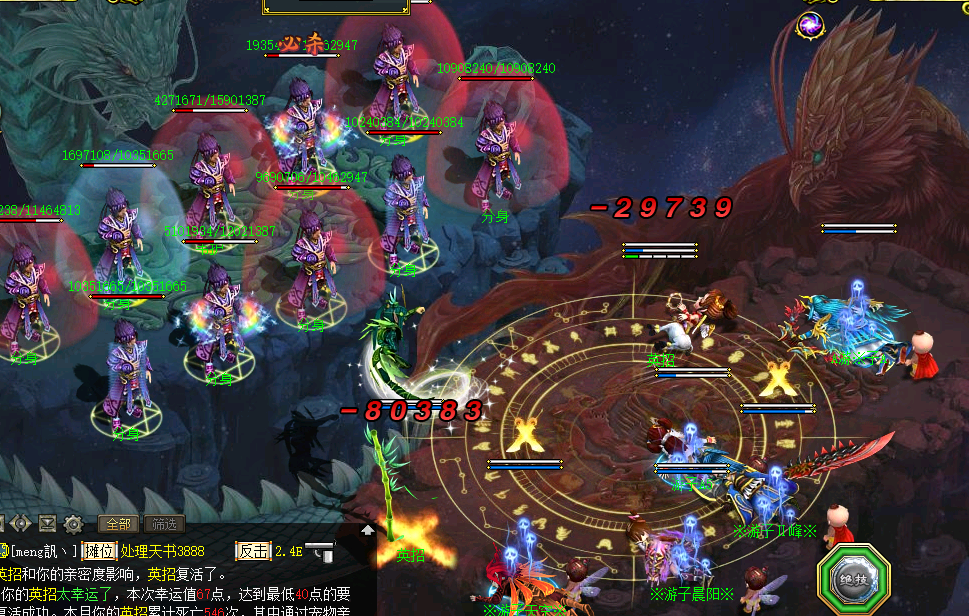The height and width of the screenshot is (616, 969).
Task: Activate the 绝技 ultimate skill button
Action: coord(853,580)
